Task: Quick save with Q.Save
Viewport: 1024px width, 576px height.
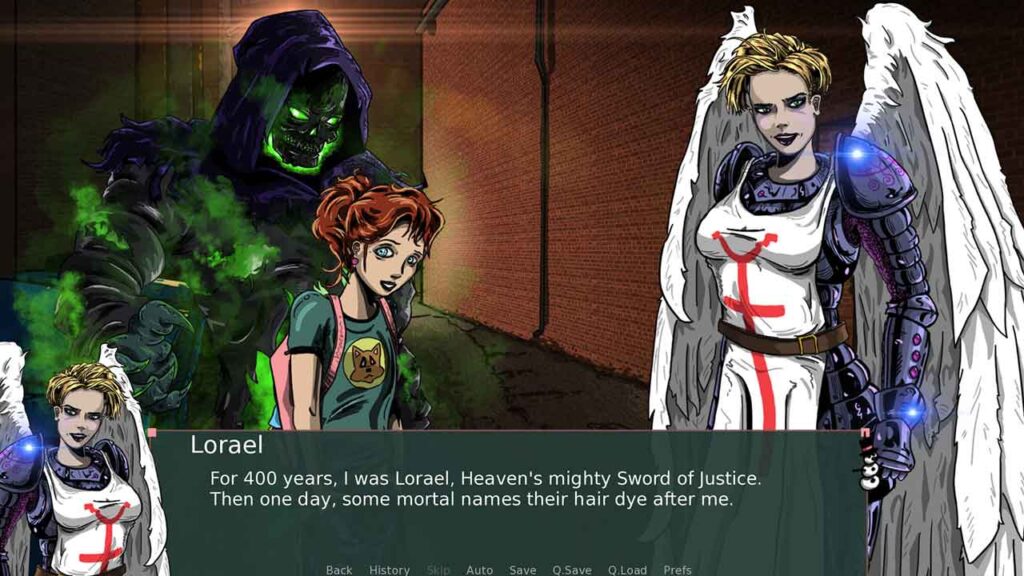Action: [x=572, y=570]
